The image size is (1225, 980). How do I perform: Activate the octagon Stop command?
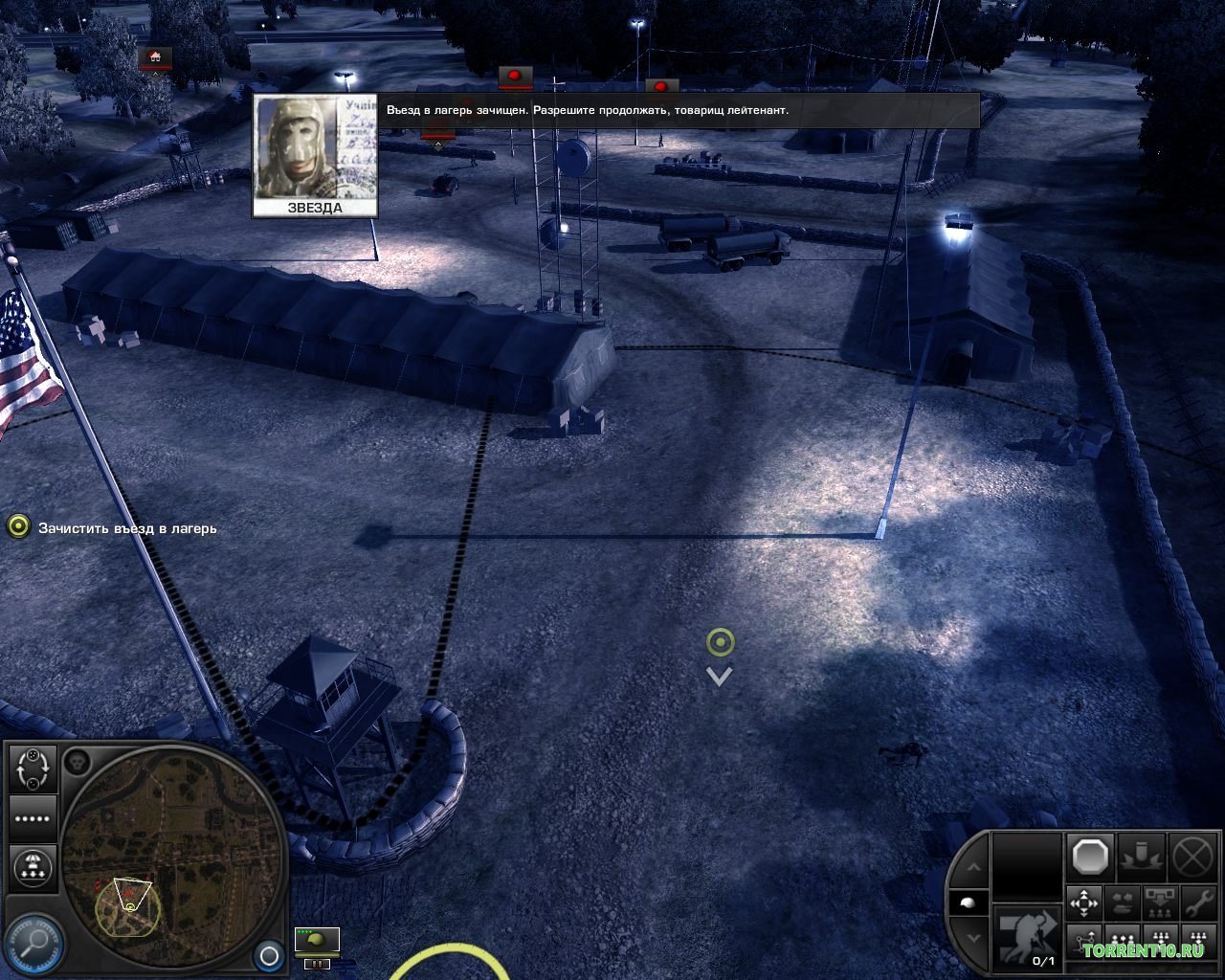tap(1090, 856)
